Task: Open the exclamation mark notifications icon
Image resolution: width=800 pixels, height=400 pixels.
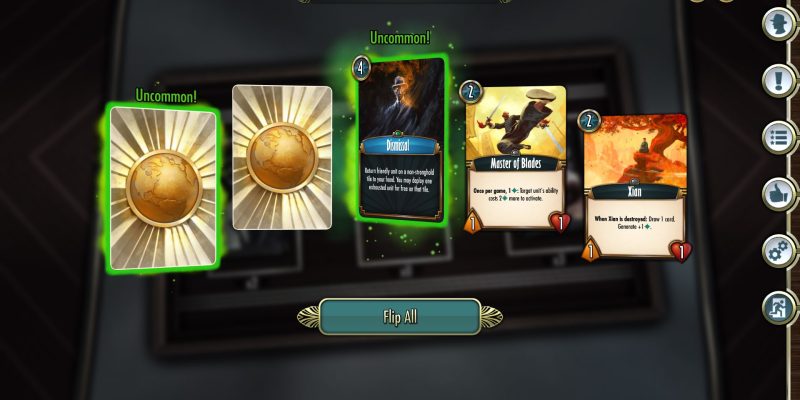Action: click(777, 80)
